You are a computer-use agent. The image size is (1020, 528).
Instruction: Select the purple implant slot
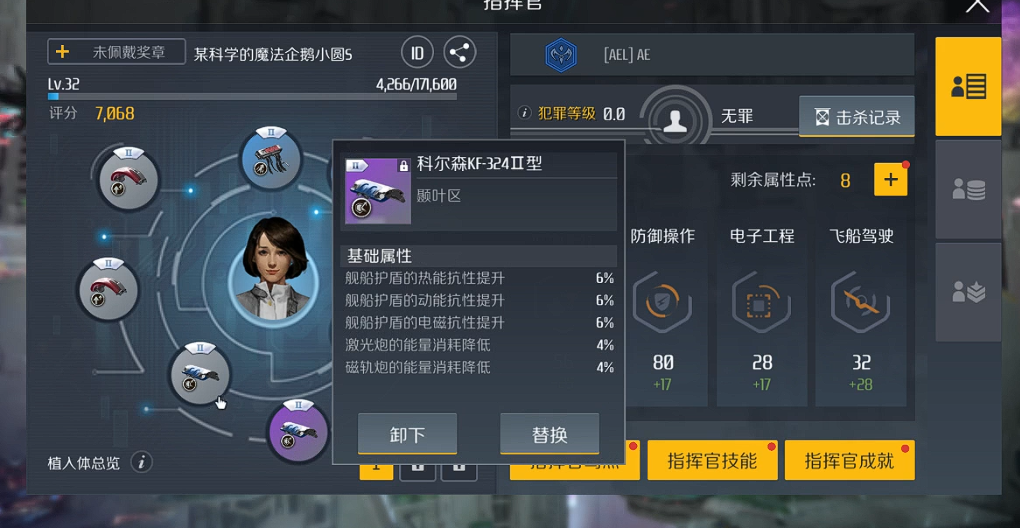298,430
